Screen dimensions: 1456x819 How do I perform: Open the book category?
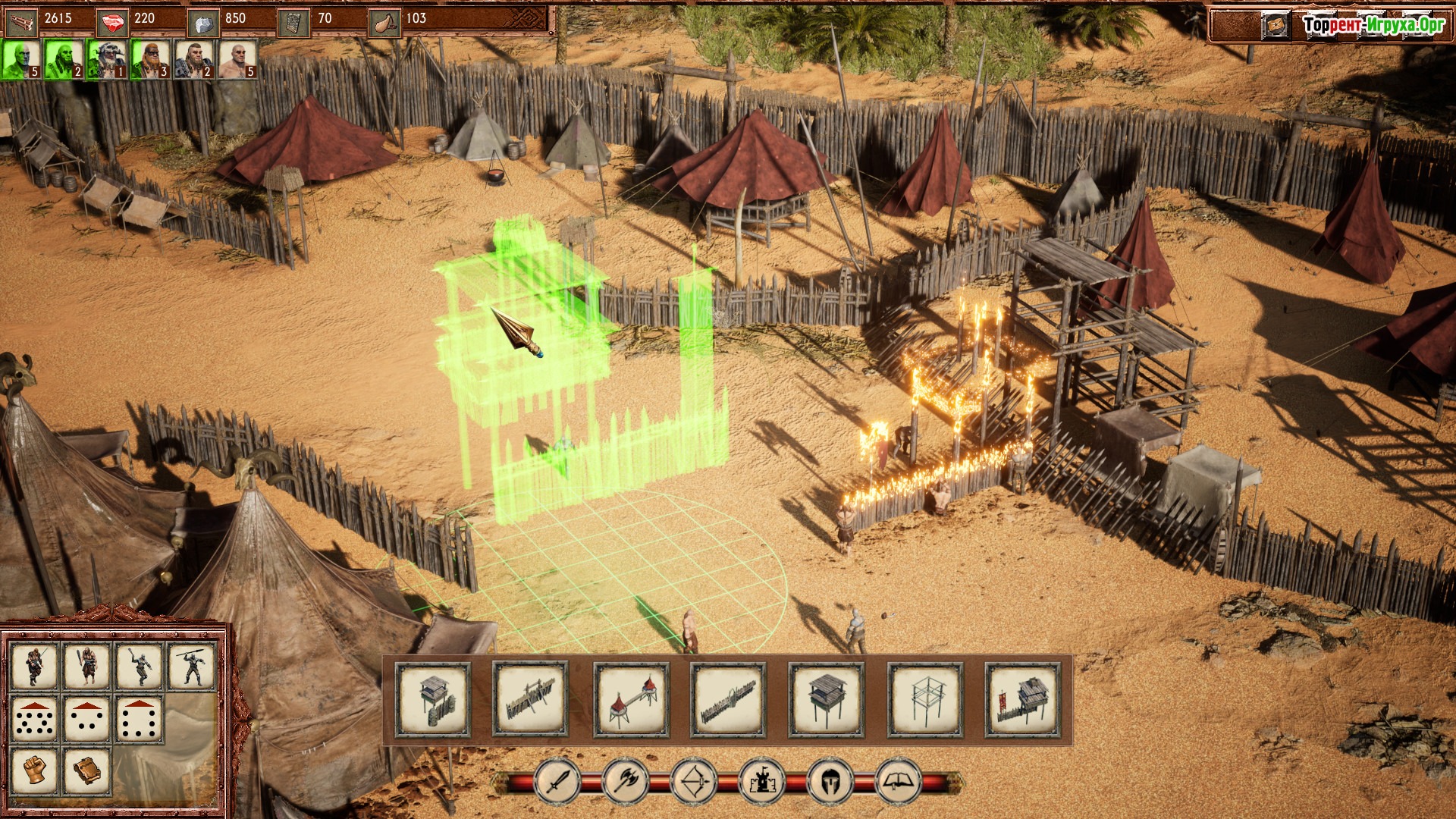[x=899, y=781]
